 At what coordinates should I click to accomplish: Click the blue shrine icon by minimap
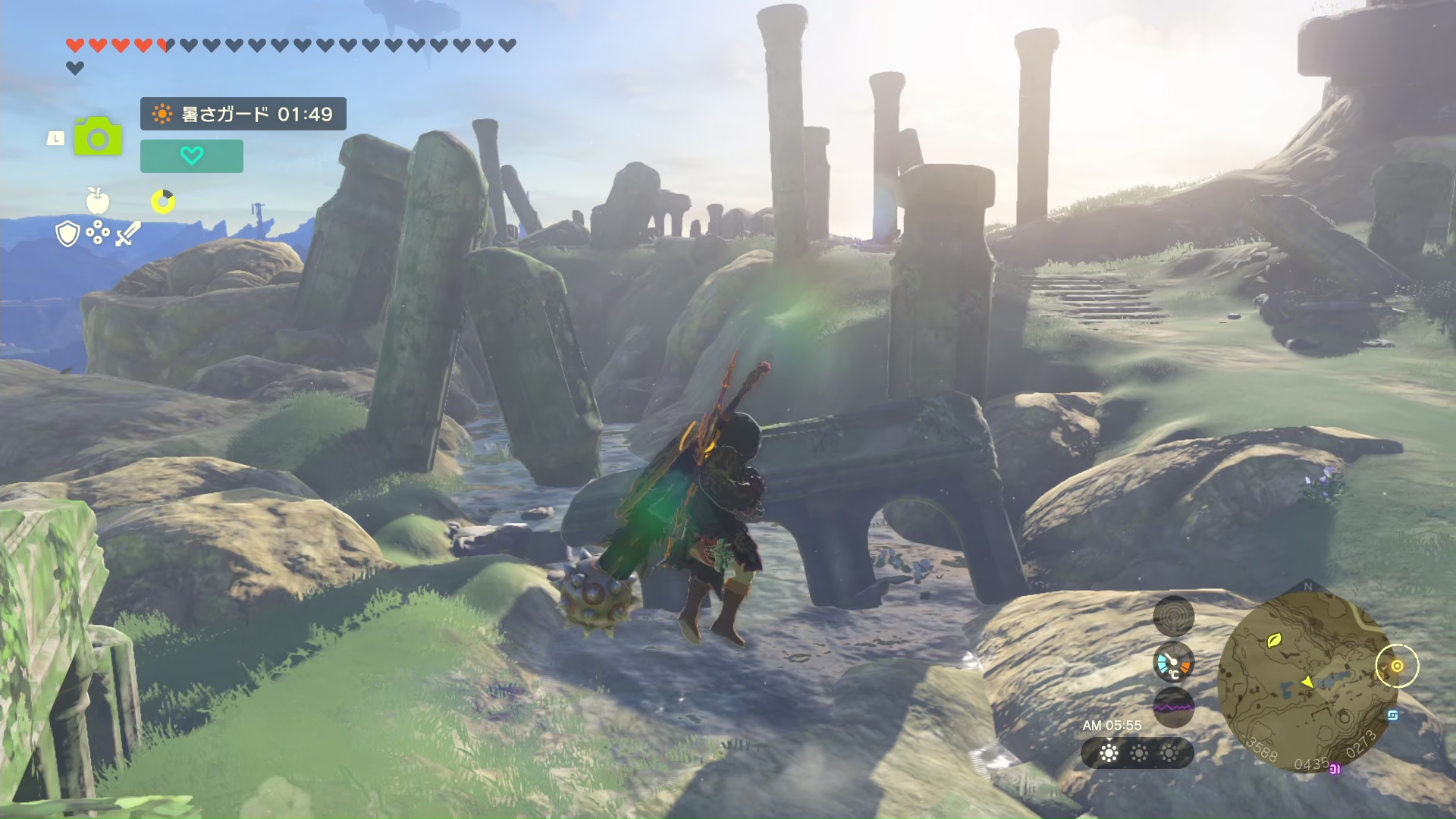[x=1393, y=715]
